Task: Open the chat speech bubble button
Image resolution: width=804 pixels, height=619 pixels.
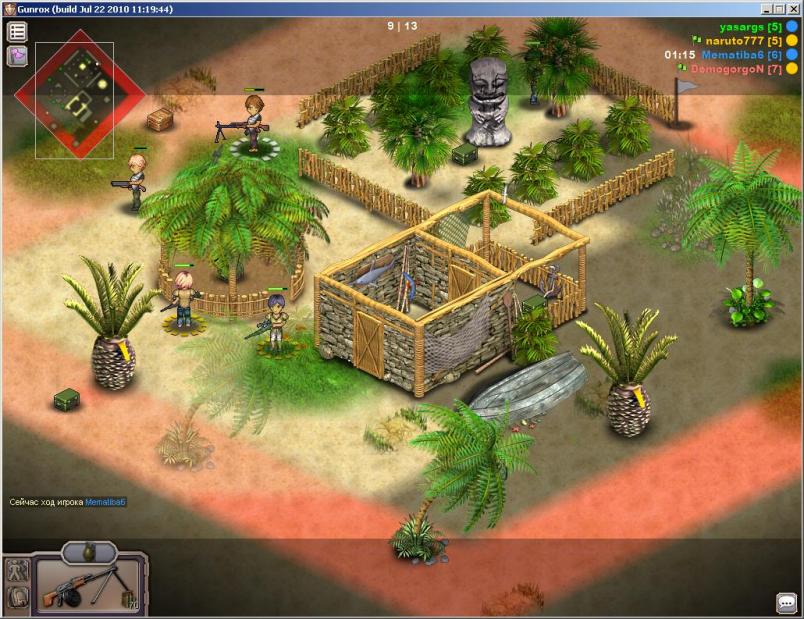Action: 786,603
